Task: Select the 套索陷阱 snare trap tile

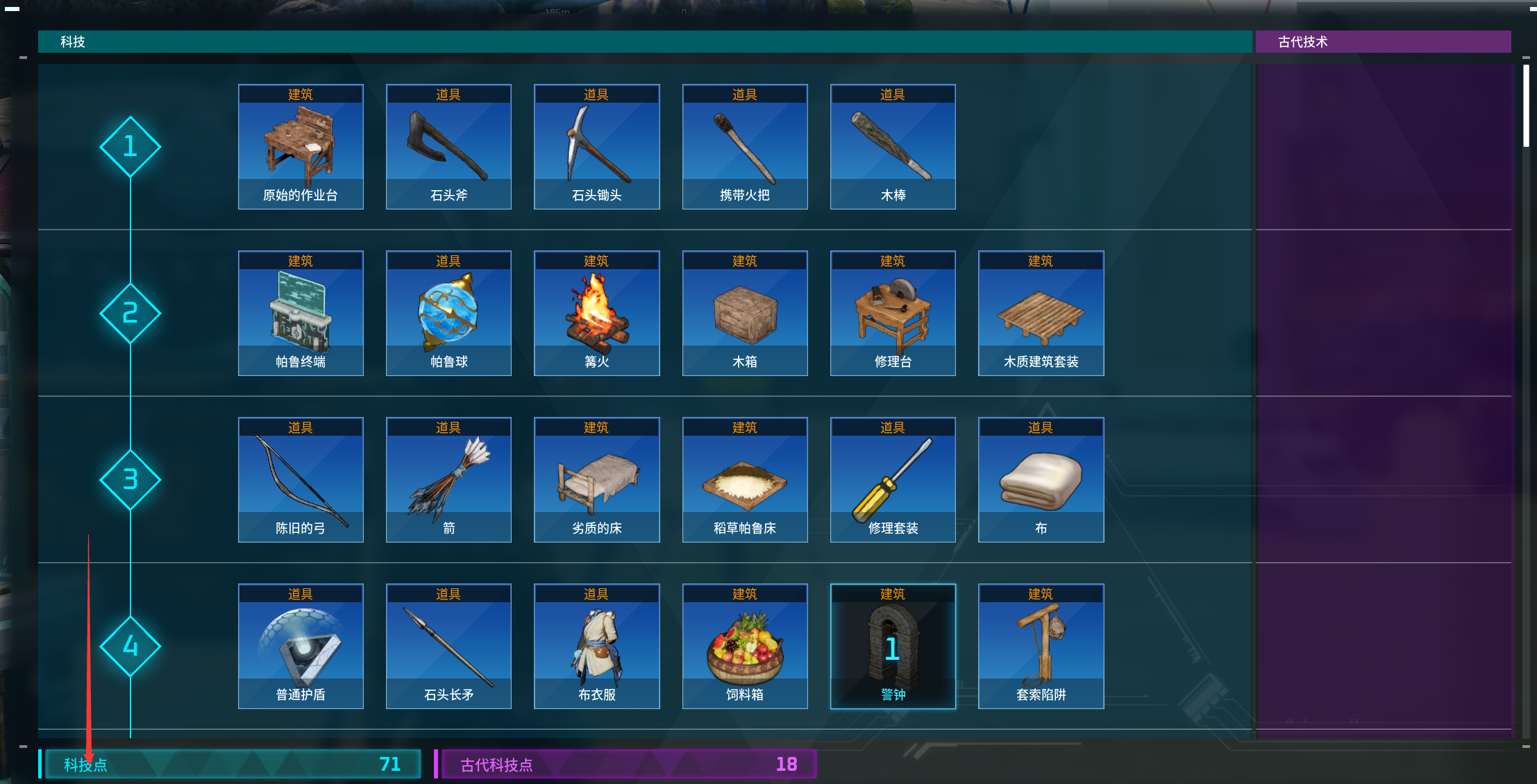Action: tap(1041, 647)
